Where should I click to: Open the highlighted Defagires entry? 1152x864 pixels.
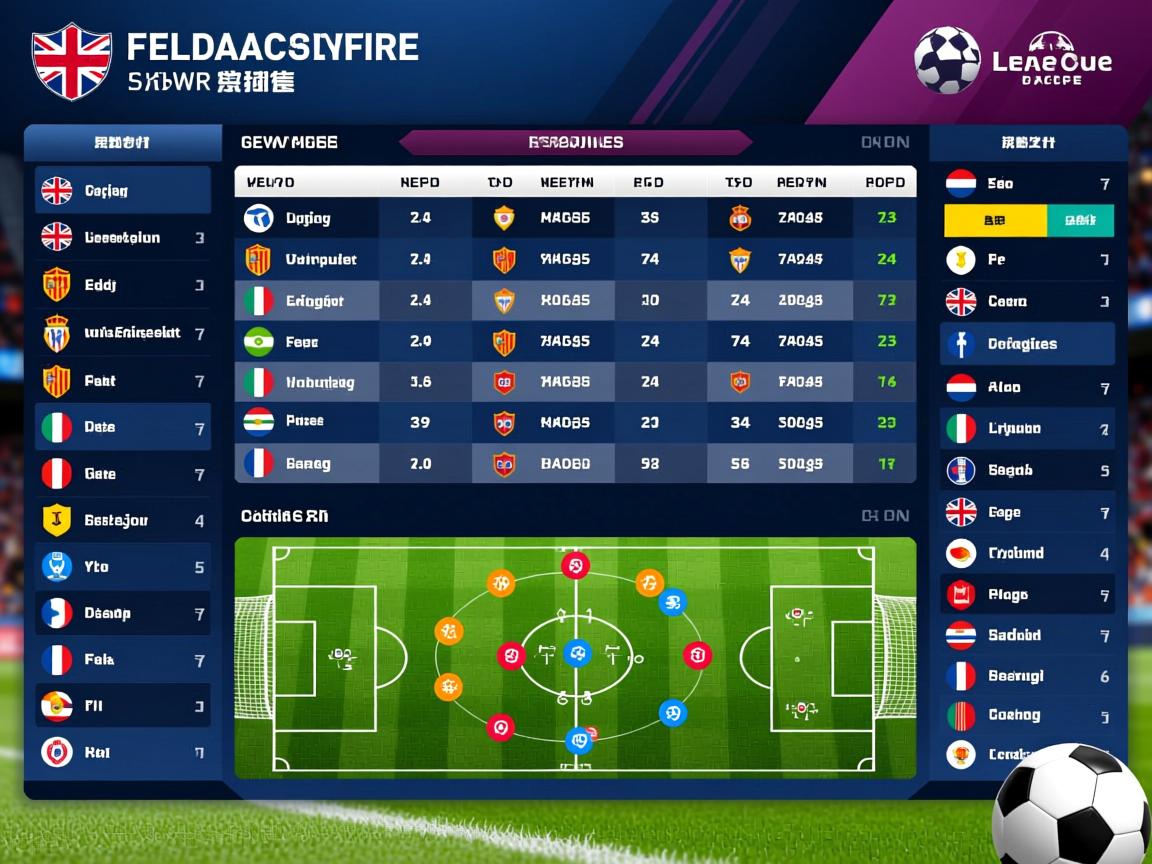coord(1028,344)
